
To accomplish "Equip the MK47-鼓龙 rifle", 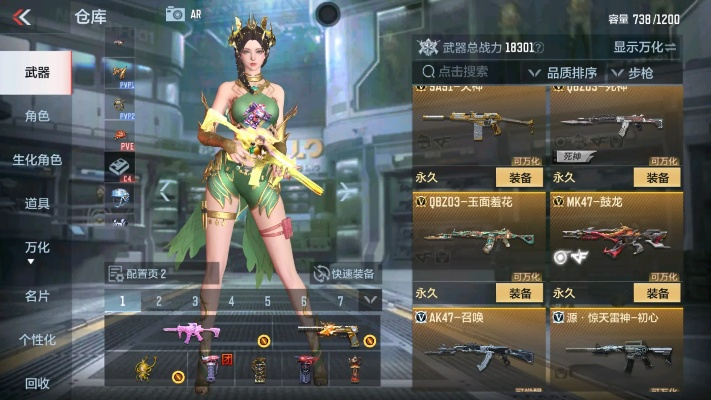I will [x=657, y=293].
